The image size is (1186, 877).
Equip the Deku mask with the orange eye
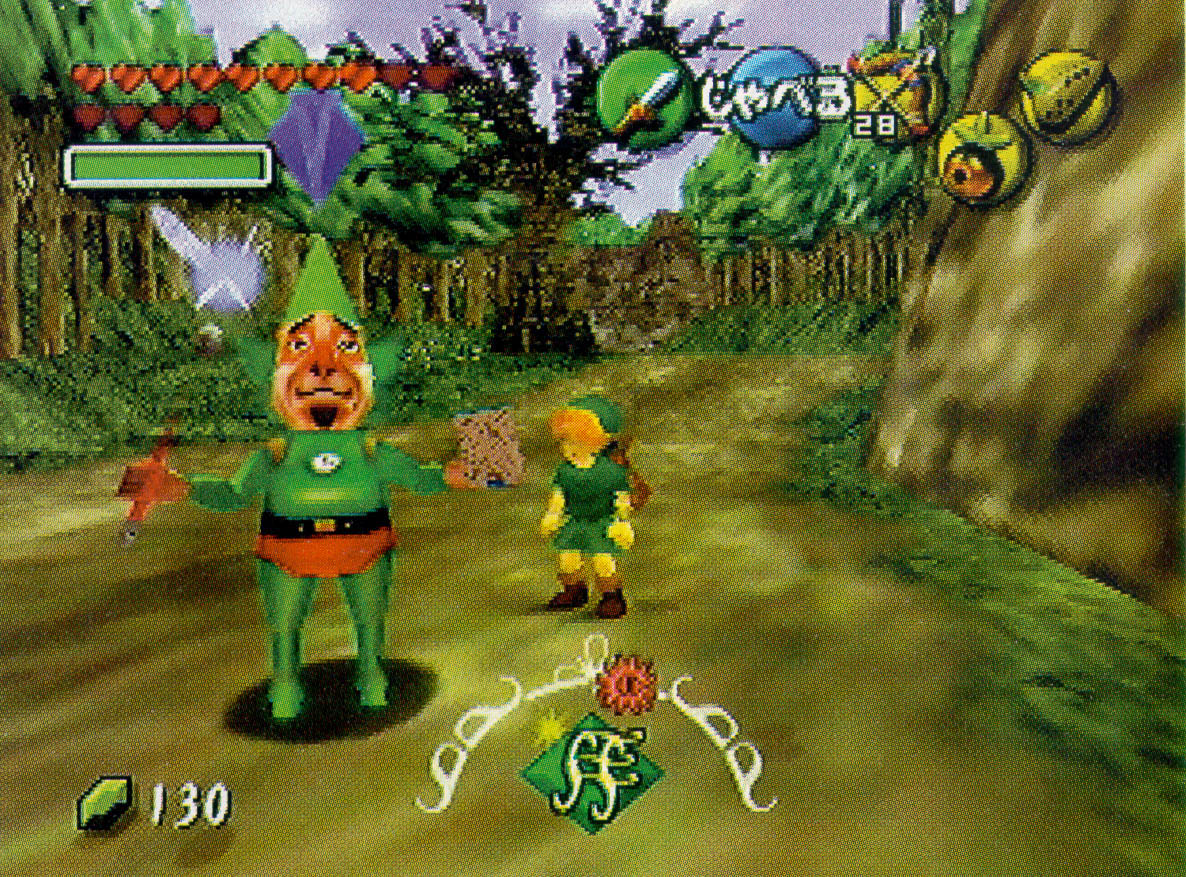pyautogui.click(x=981, y=159)
